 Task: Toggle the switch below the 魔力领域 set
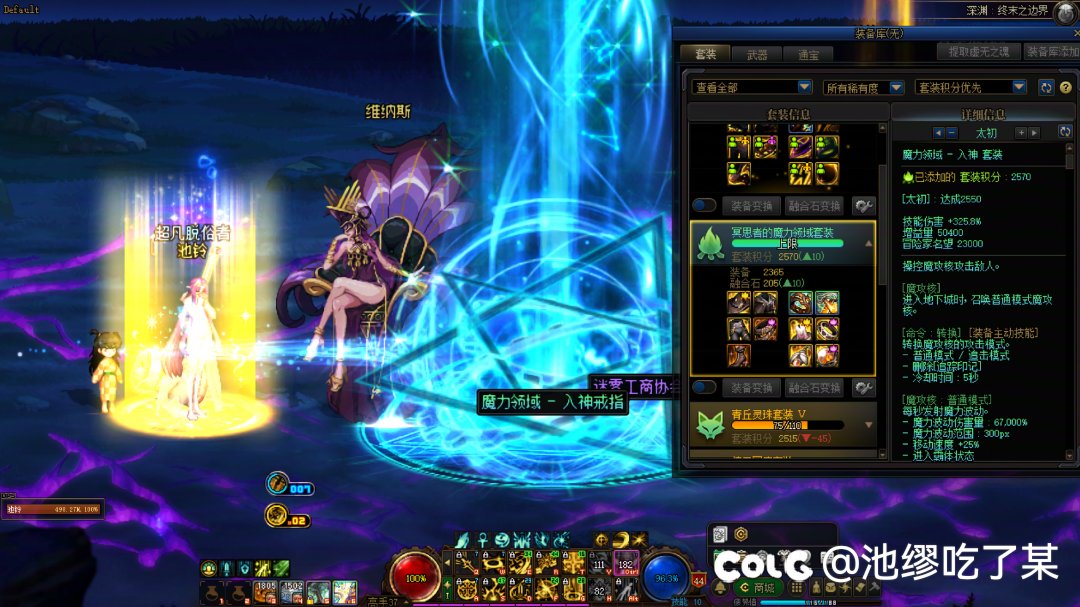pos(704,387)
